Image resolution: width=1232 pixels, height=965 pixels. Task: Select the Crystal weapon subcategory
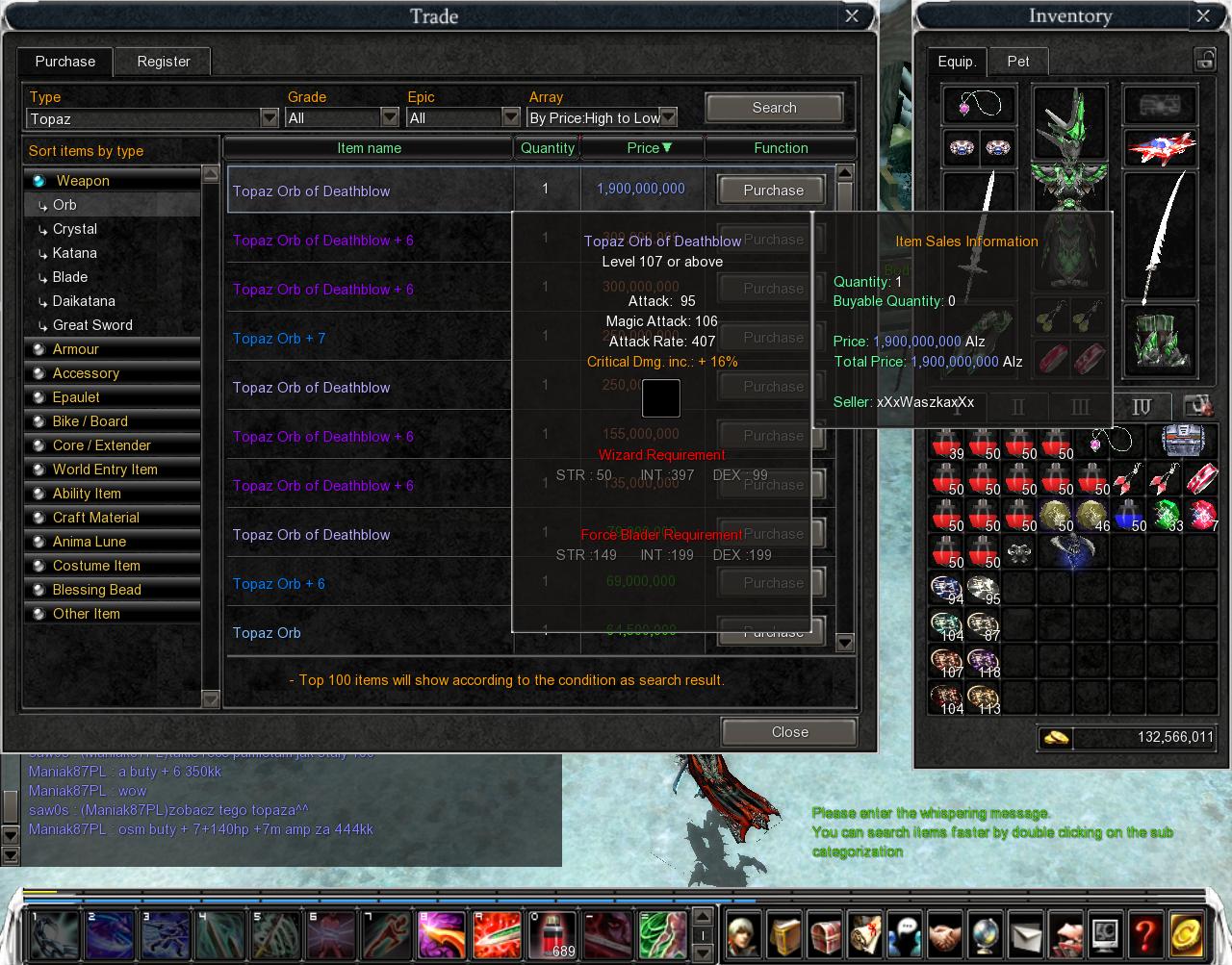[75, 229]
